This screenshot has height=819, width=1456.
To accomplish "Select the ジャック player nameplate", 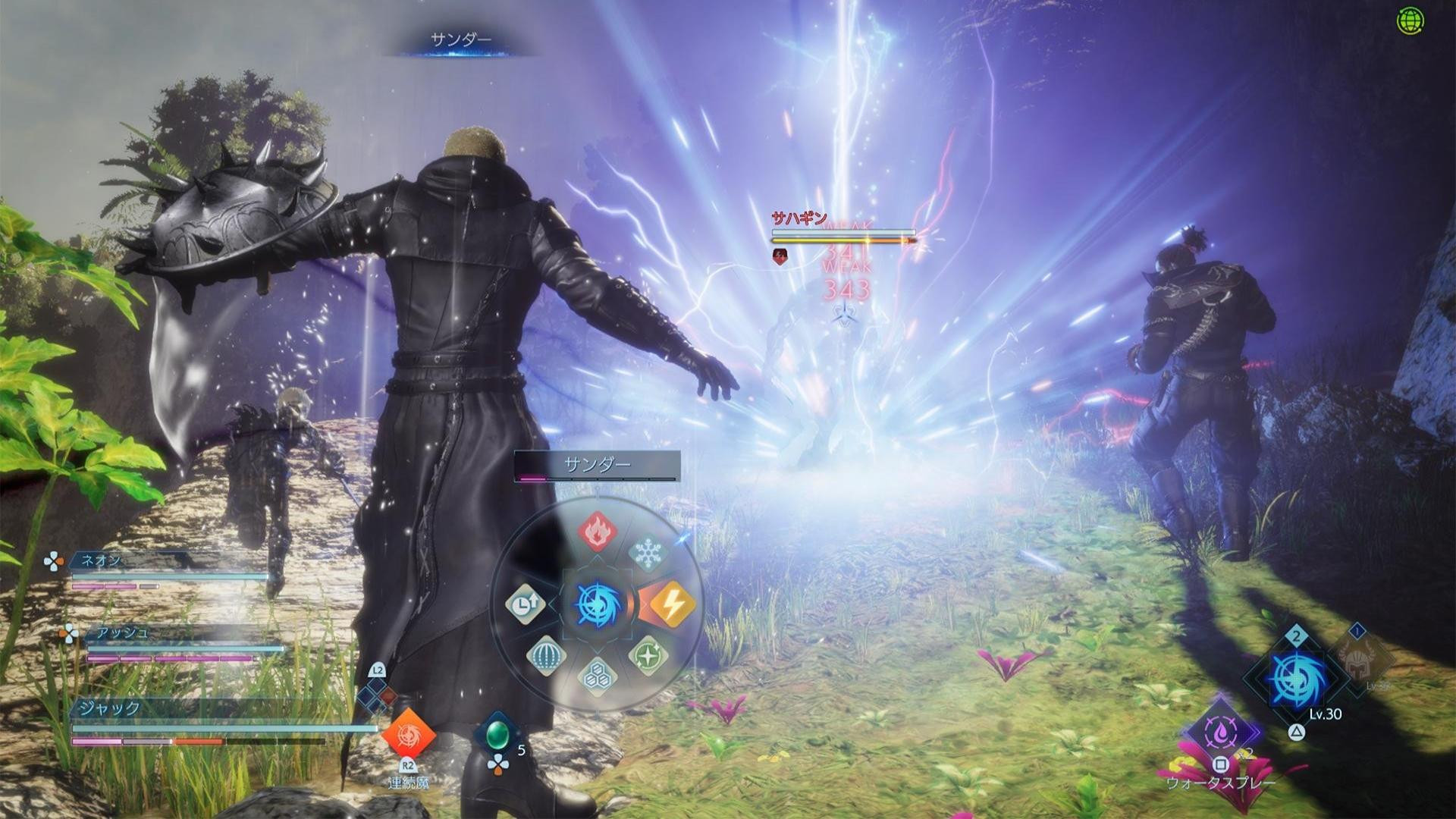I will point(110,708).
